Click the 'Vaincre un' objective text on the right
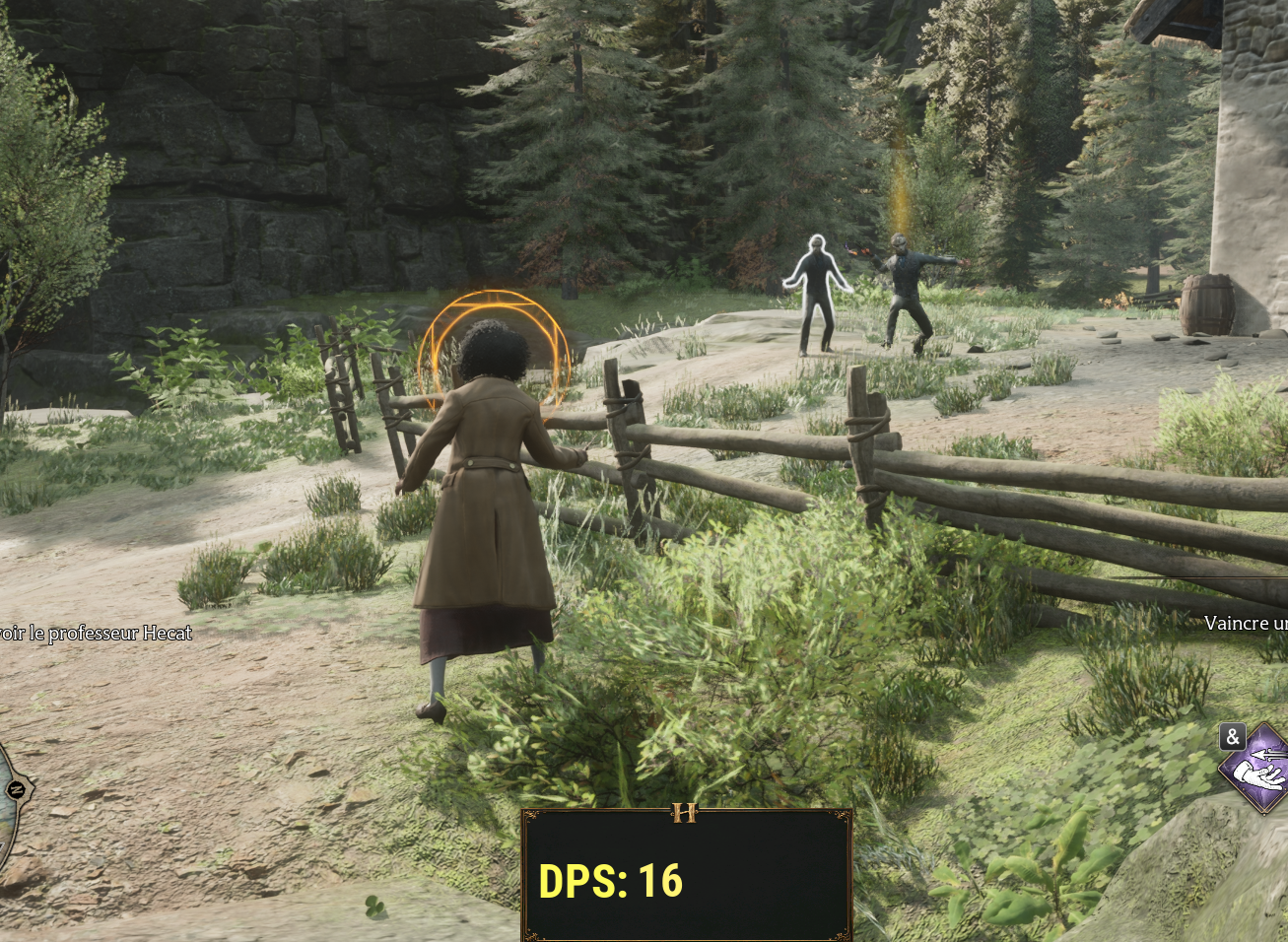 1244,623
